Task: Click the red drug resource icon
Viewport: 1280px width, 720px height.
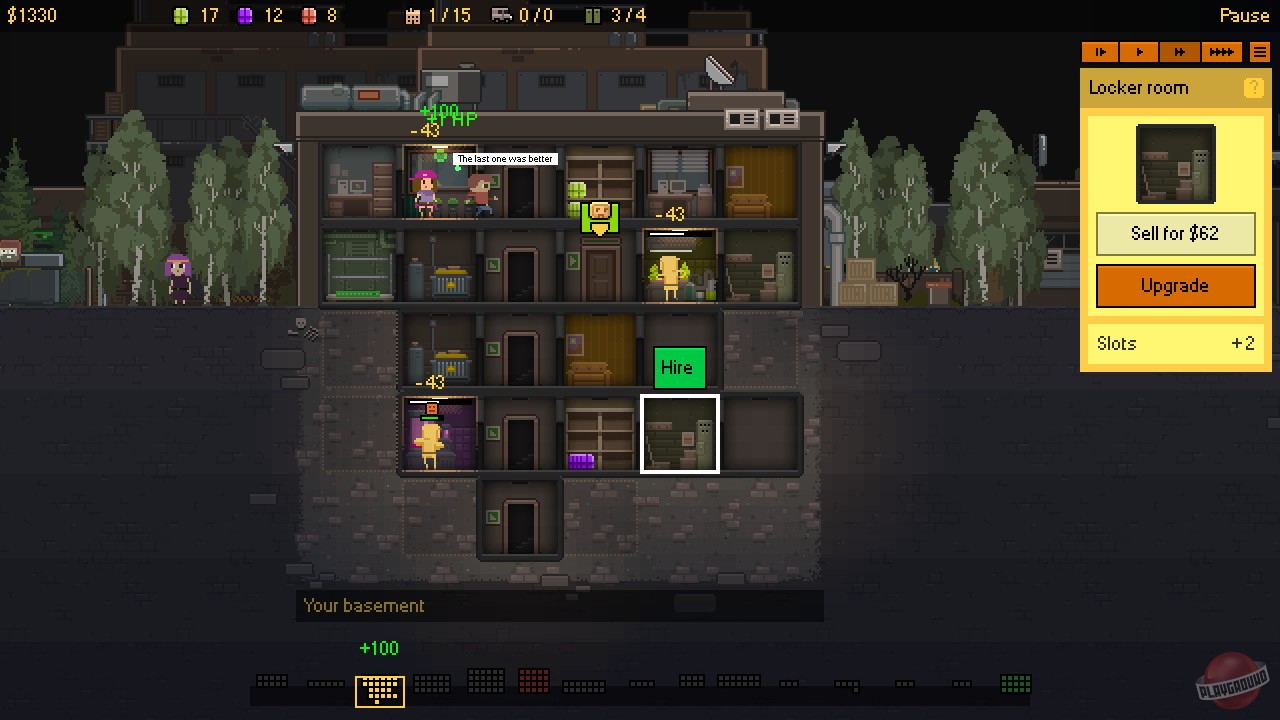Action: [308, 15]
